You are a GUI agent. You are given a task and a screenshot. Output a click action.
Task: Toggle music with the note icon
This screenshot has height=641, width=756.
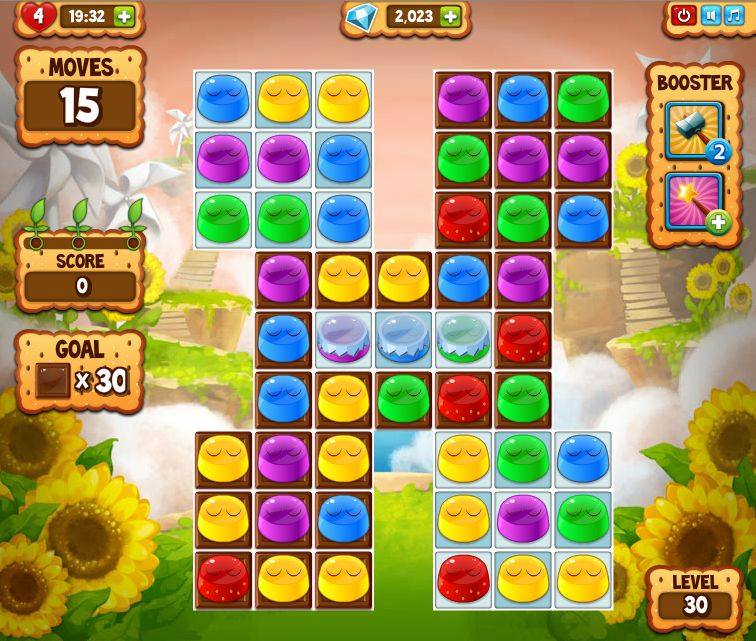tap(735, 15)
